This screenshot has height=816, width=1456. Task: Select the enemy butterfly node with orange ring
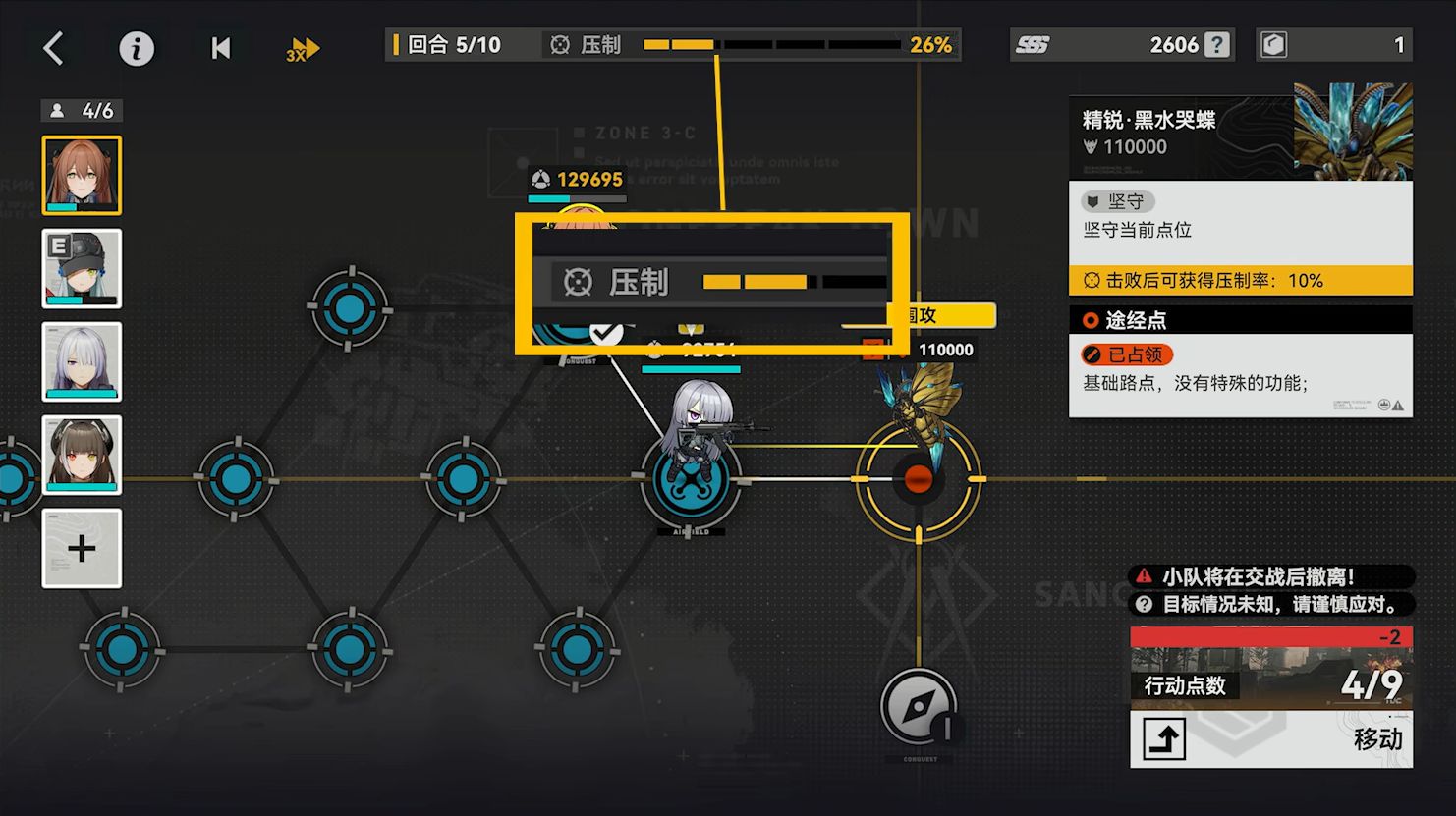918,479
